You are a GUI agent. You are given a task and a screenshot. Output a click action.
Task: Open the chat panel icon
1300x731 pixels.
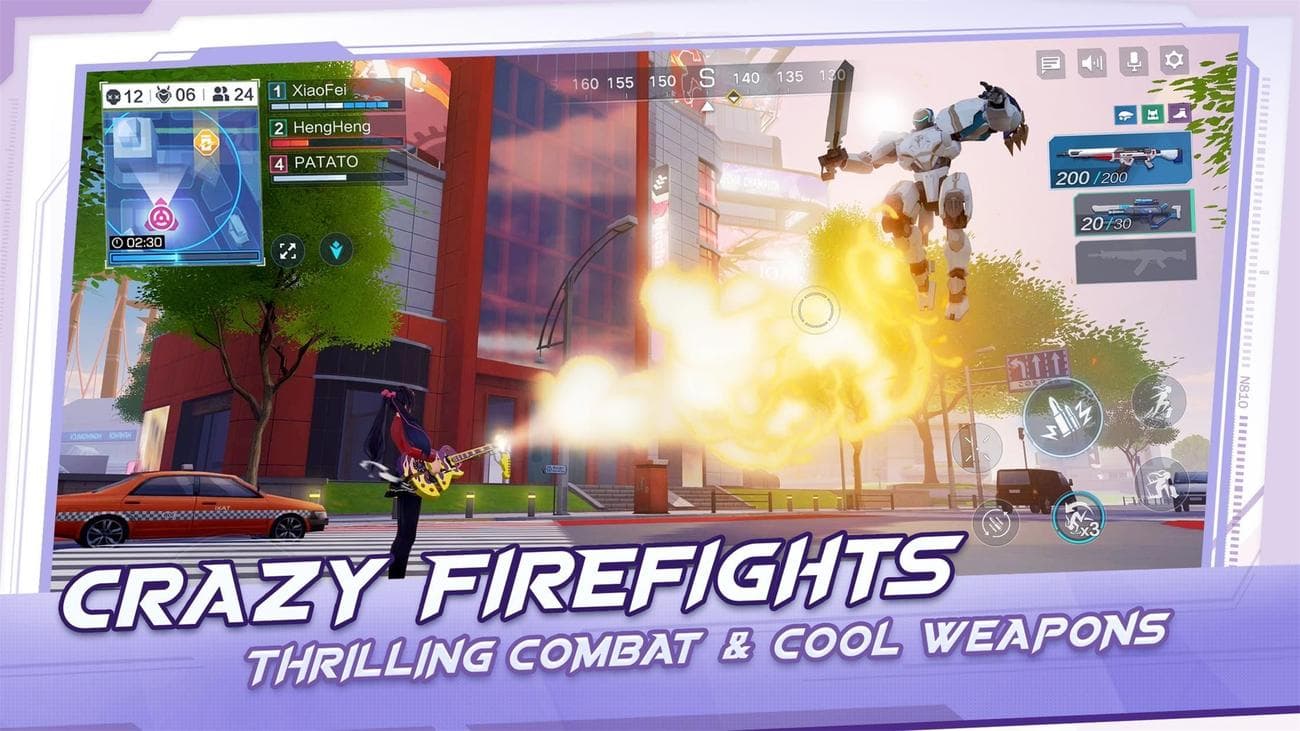1052,63
